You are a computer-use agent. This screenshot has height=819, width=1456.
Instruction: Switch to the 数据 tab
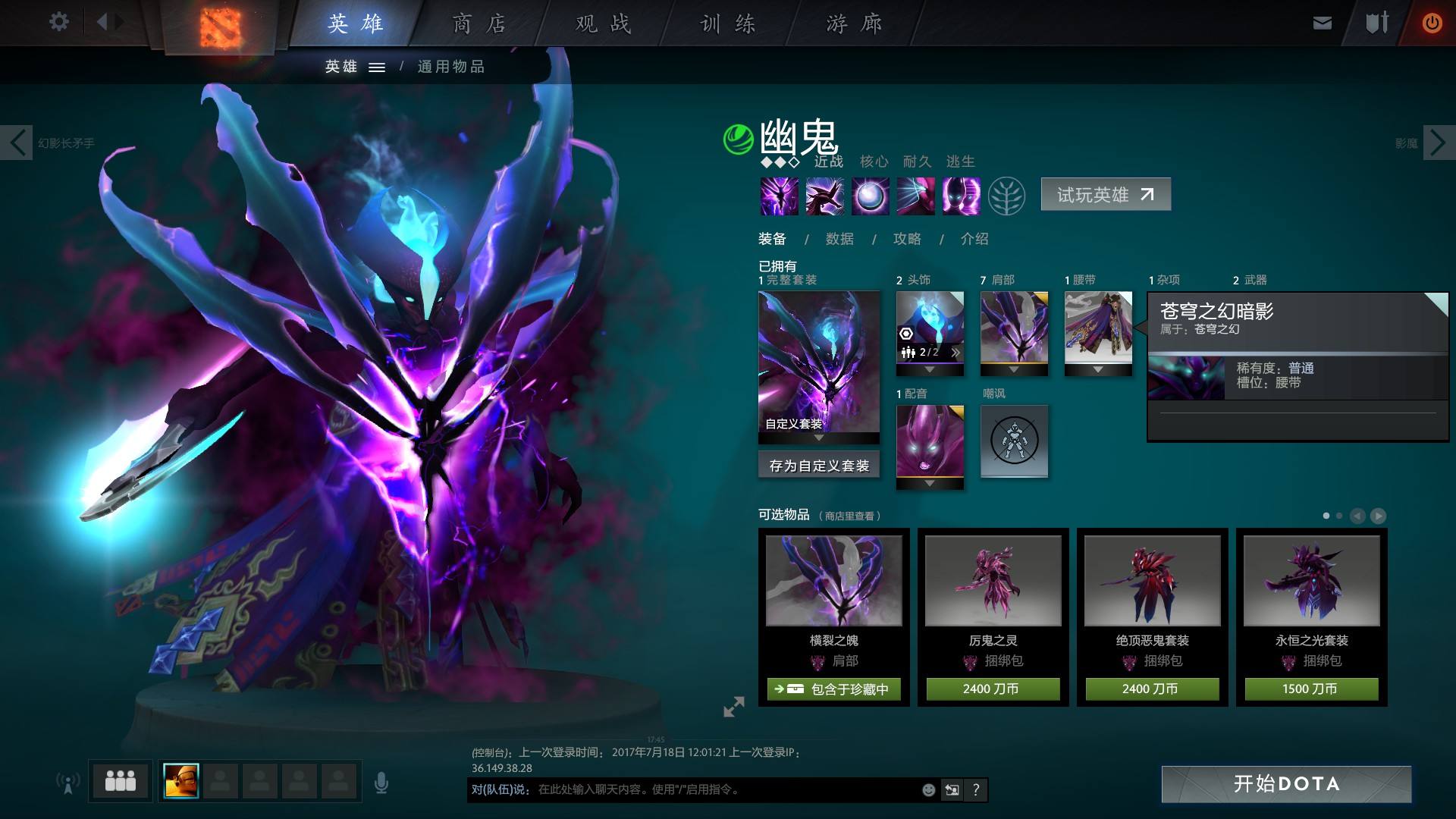pos(838,239)
